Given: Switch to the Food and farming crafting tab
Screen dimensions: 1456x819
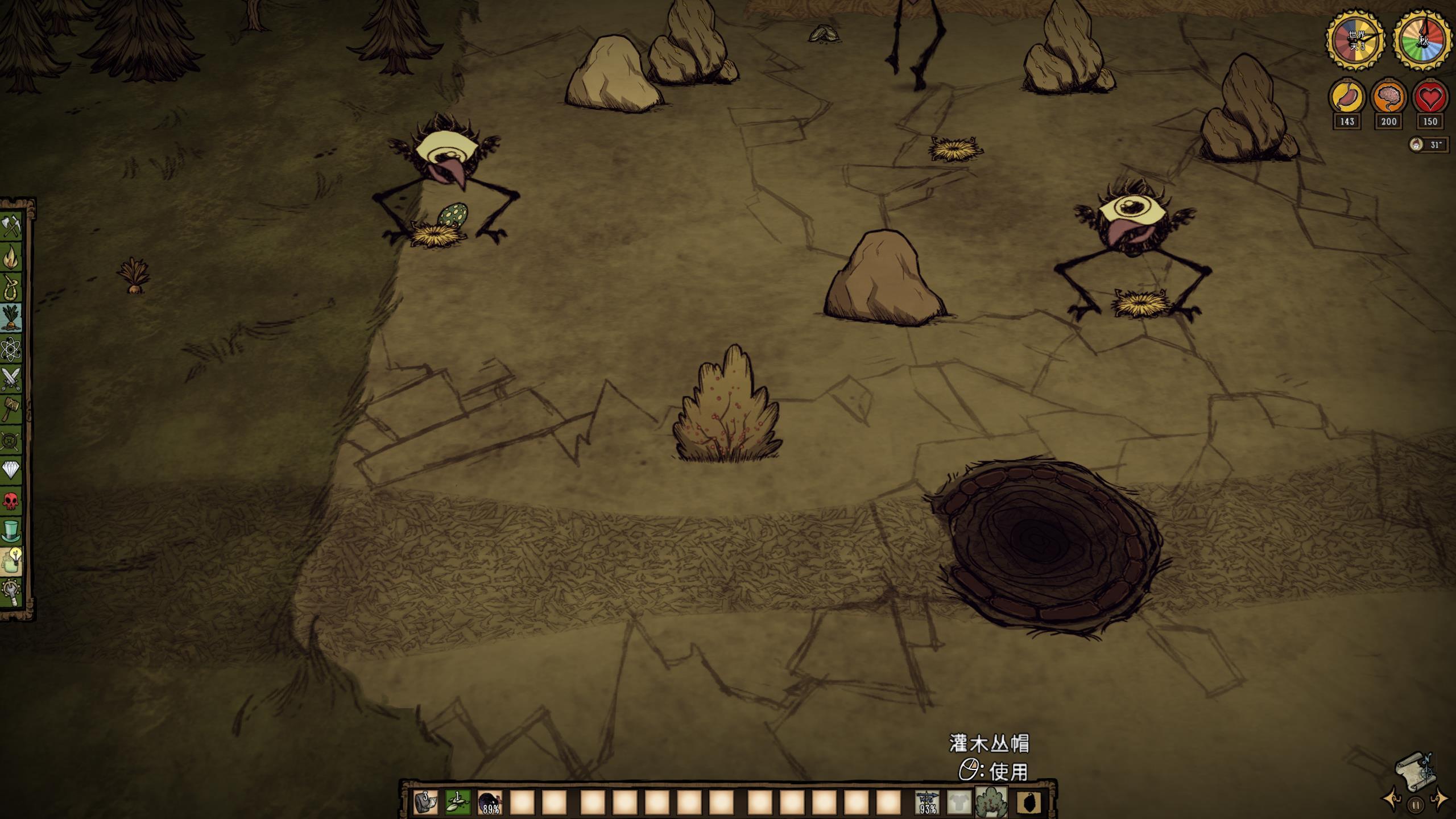Looking at the screenshot, I should pyautogui.click(x=11, y=318).
